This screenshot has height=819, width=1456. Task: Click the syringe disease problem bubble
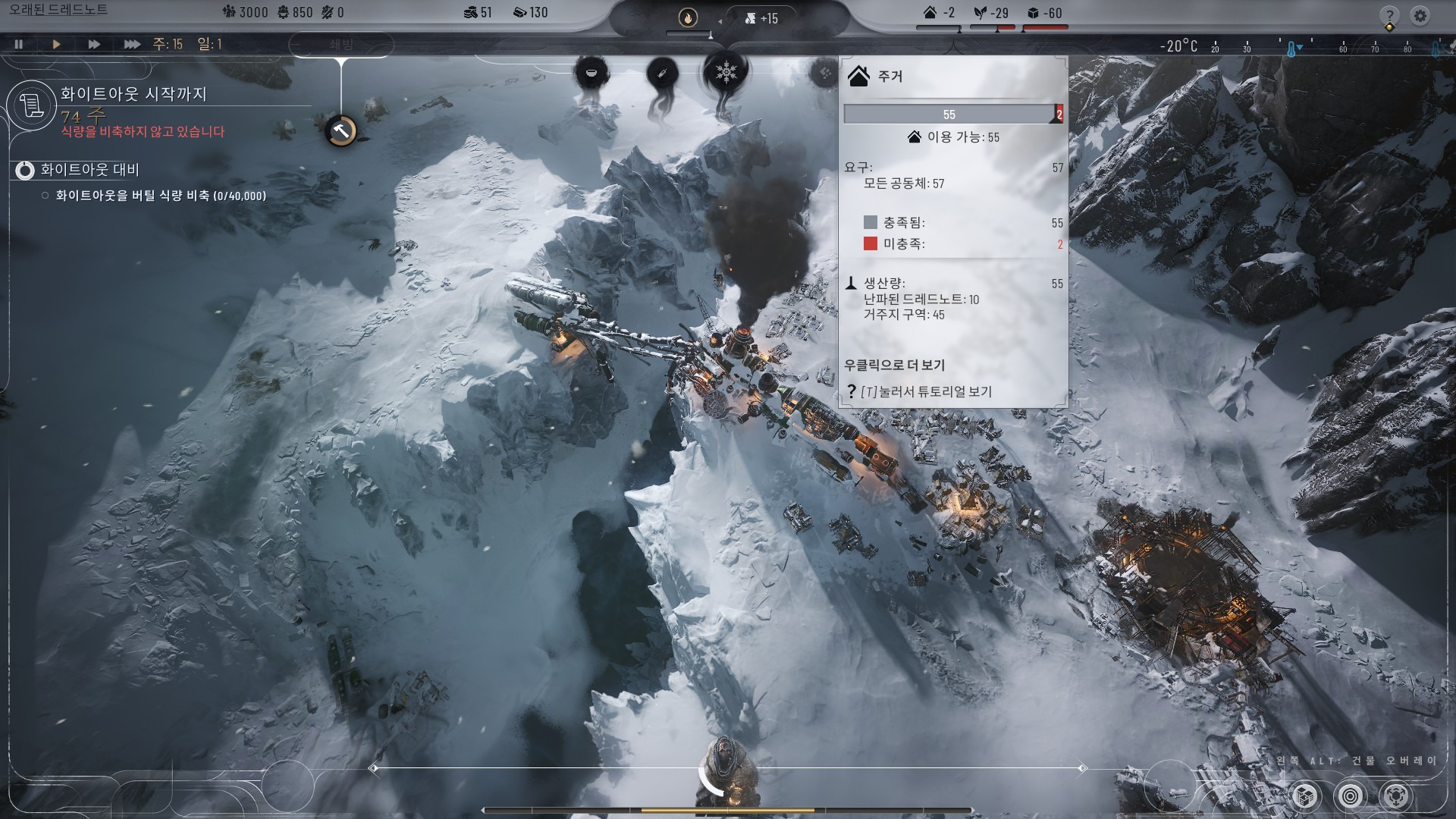point(661,74)
